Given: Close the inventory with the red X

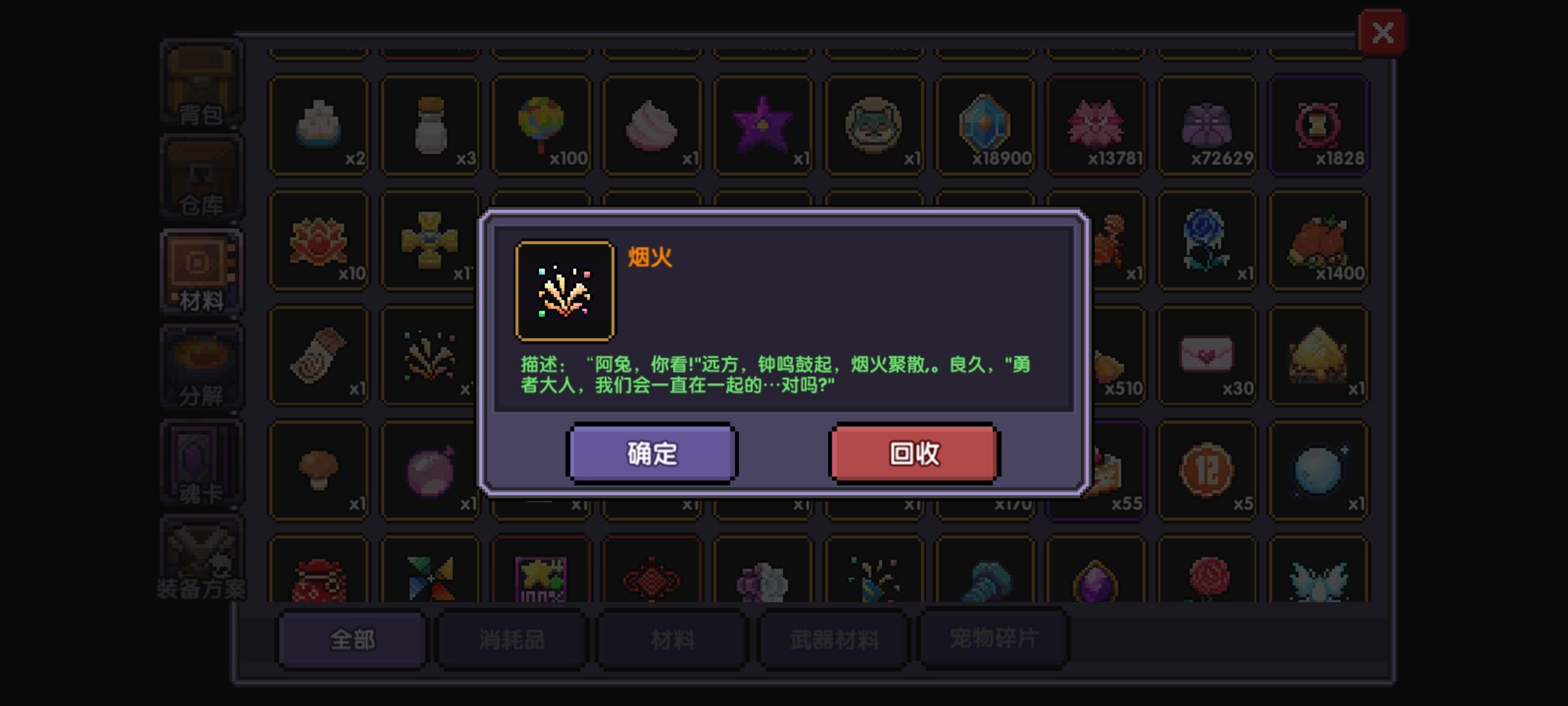Looking at the screenshot, I should coord(1382,31).
